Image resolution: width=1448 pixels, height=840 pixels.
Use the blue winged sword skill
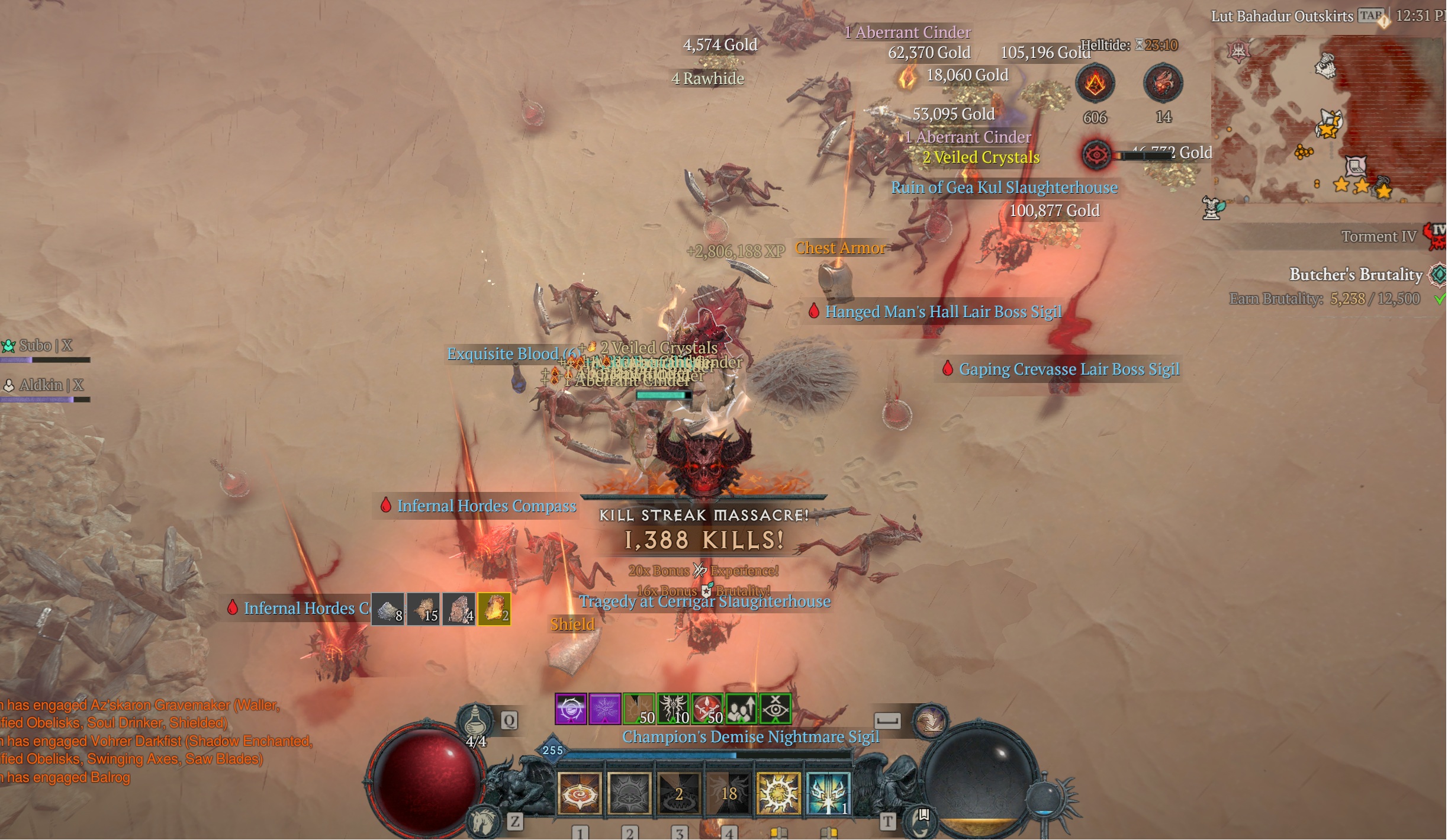(828, 794)
